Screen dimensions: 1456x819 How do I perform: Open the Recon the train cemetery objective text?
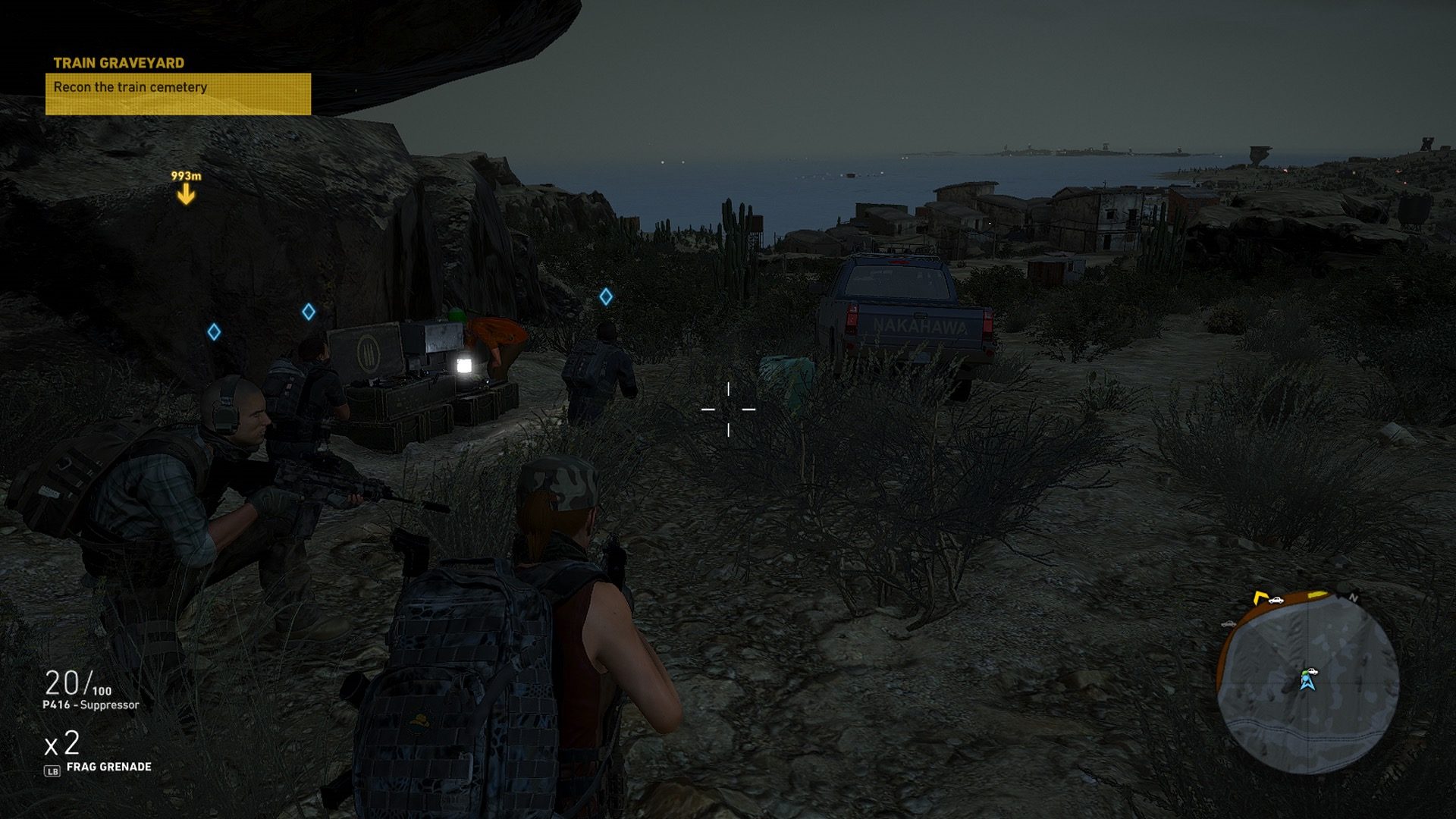click(131, 87)
